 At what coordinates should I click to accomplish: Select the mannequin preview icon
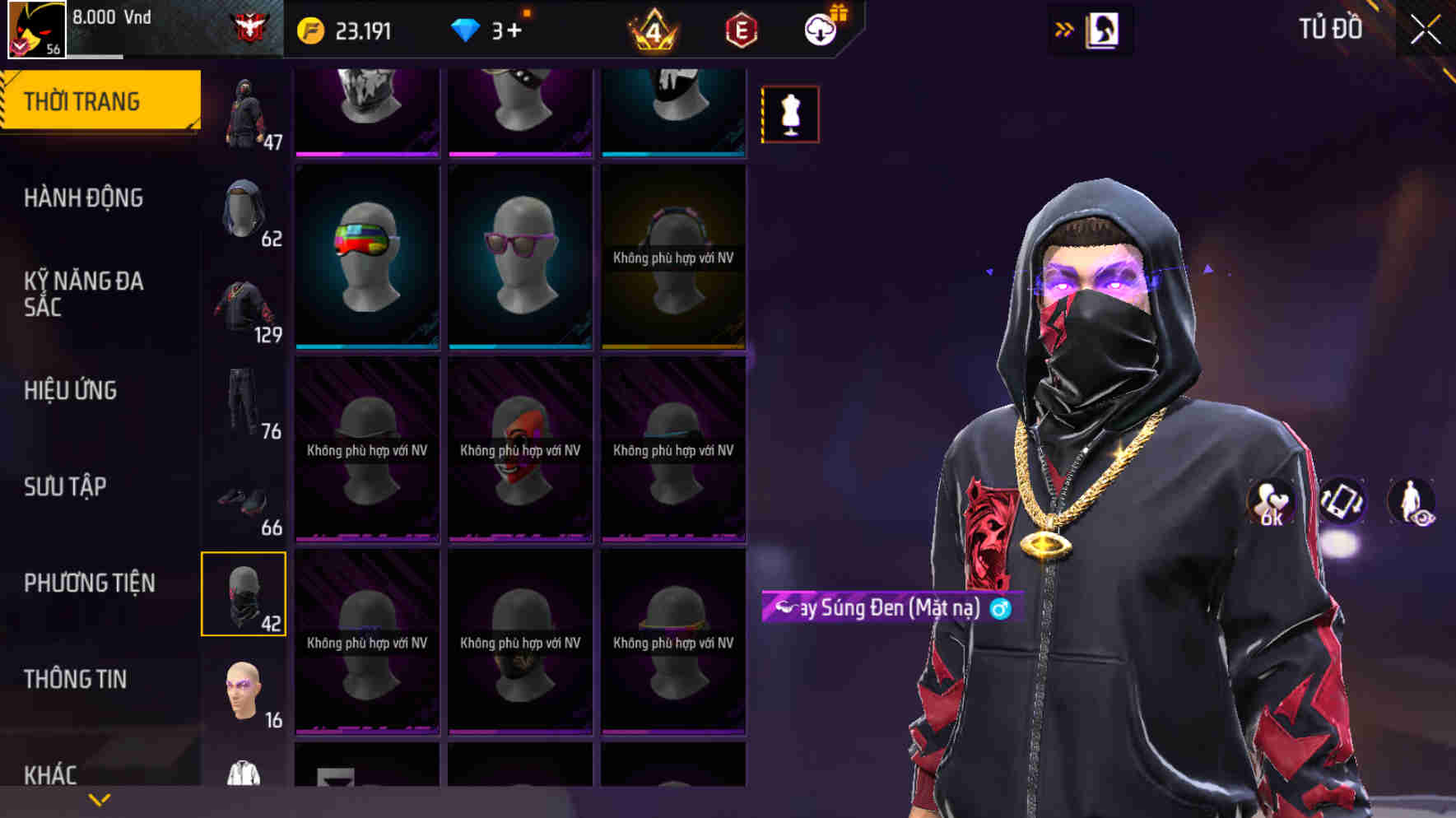[790, 114]
